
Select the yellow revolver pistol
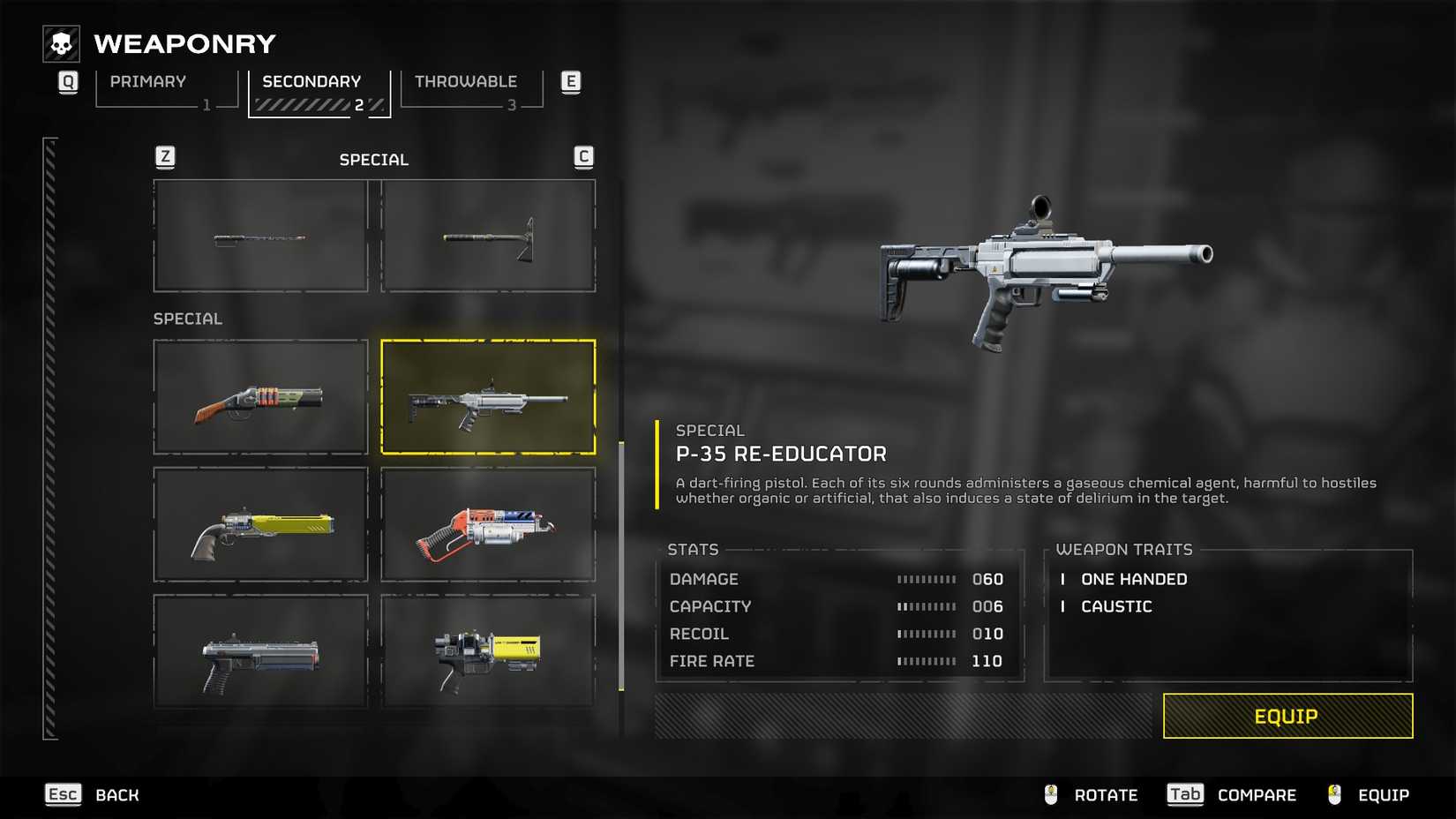260,527
